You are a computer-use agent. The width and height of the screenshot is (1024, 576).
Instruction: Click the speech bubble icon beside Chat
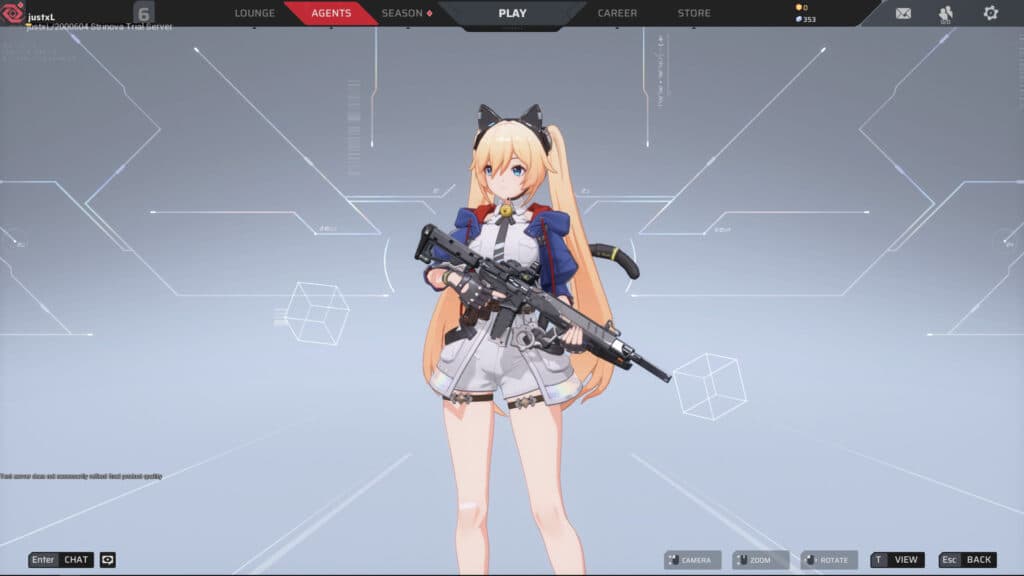click(108, 560)
